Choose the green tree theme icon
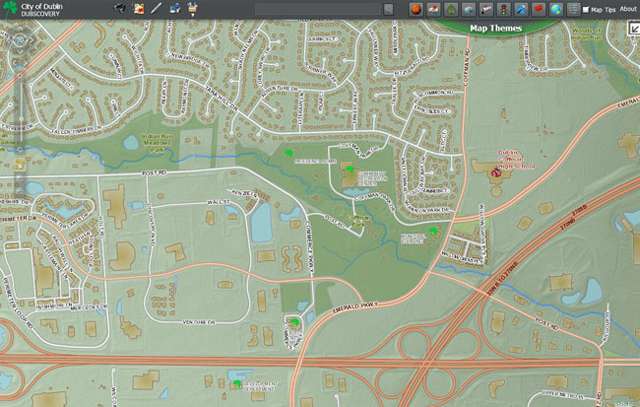The image size is (640, 407). tap(450, 9)
